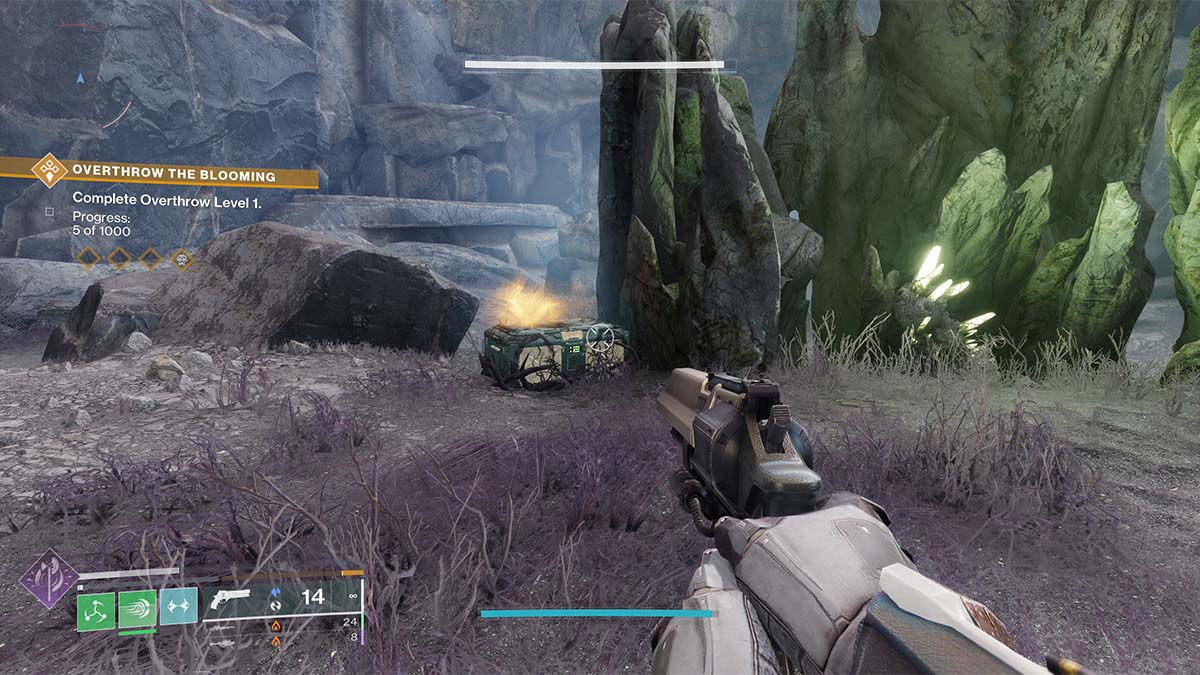Screen dimensions: 1200x675
Task: Click the skull boss stage diamond
Action: 182,259
